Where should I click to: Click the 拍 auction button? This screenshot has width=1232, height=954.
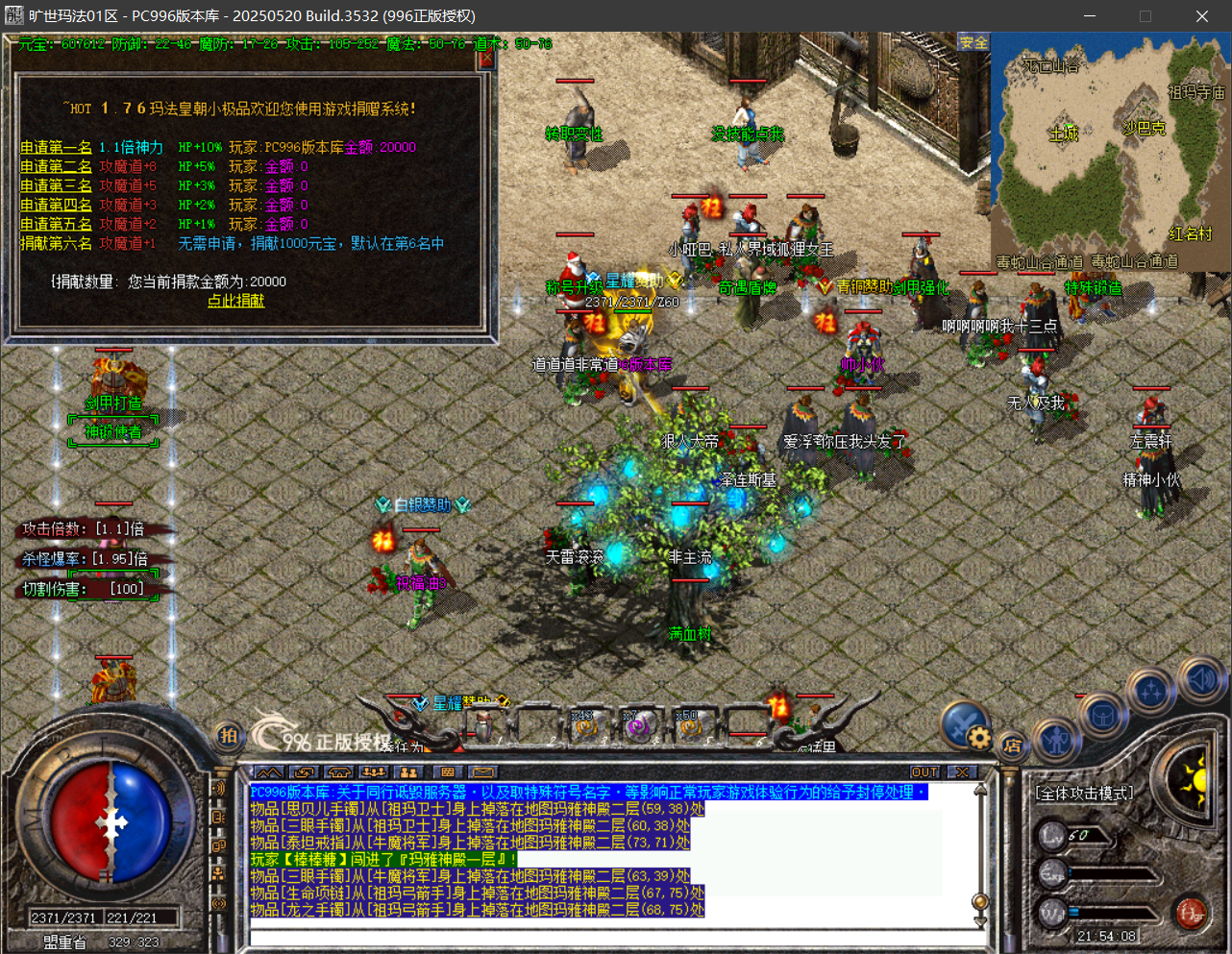tap(229, 736)
